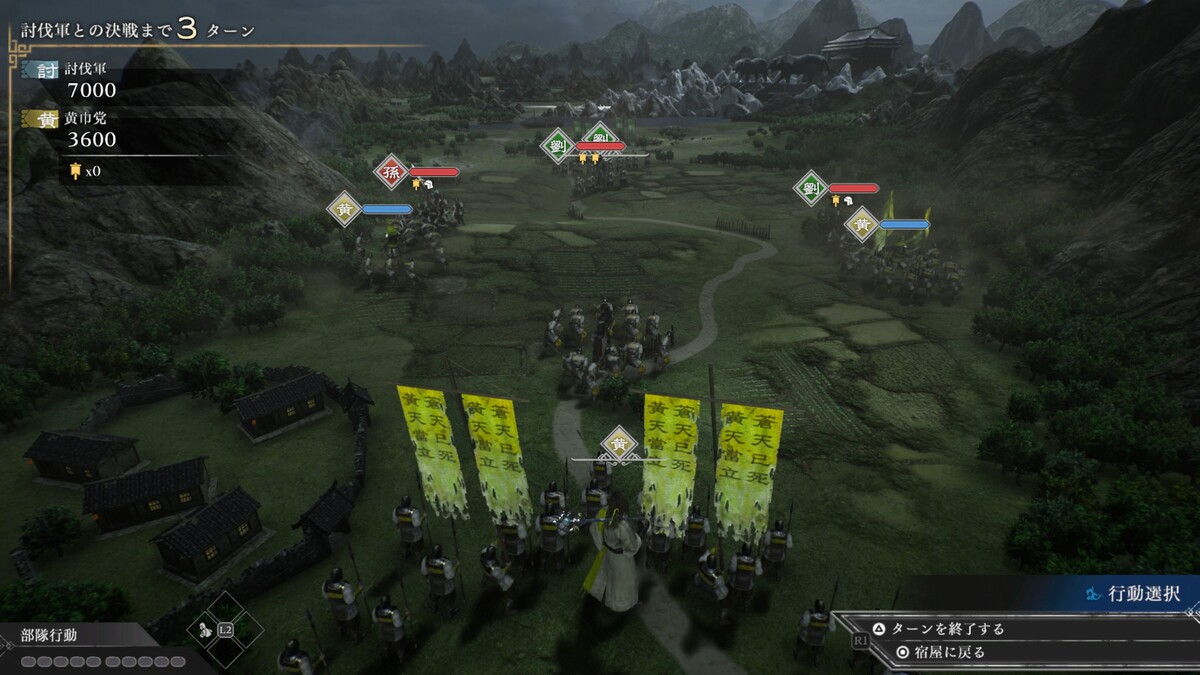Choose 宿屋に戻る to return to inn
Image resolution: width=1200 pixels, height=675 pixels.
939,652
